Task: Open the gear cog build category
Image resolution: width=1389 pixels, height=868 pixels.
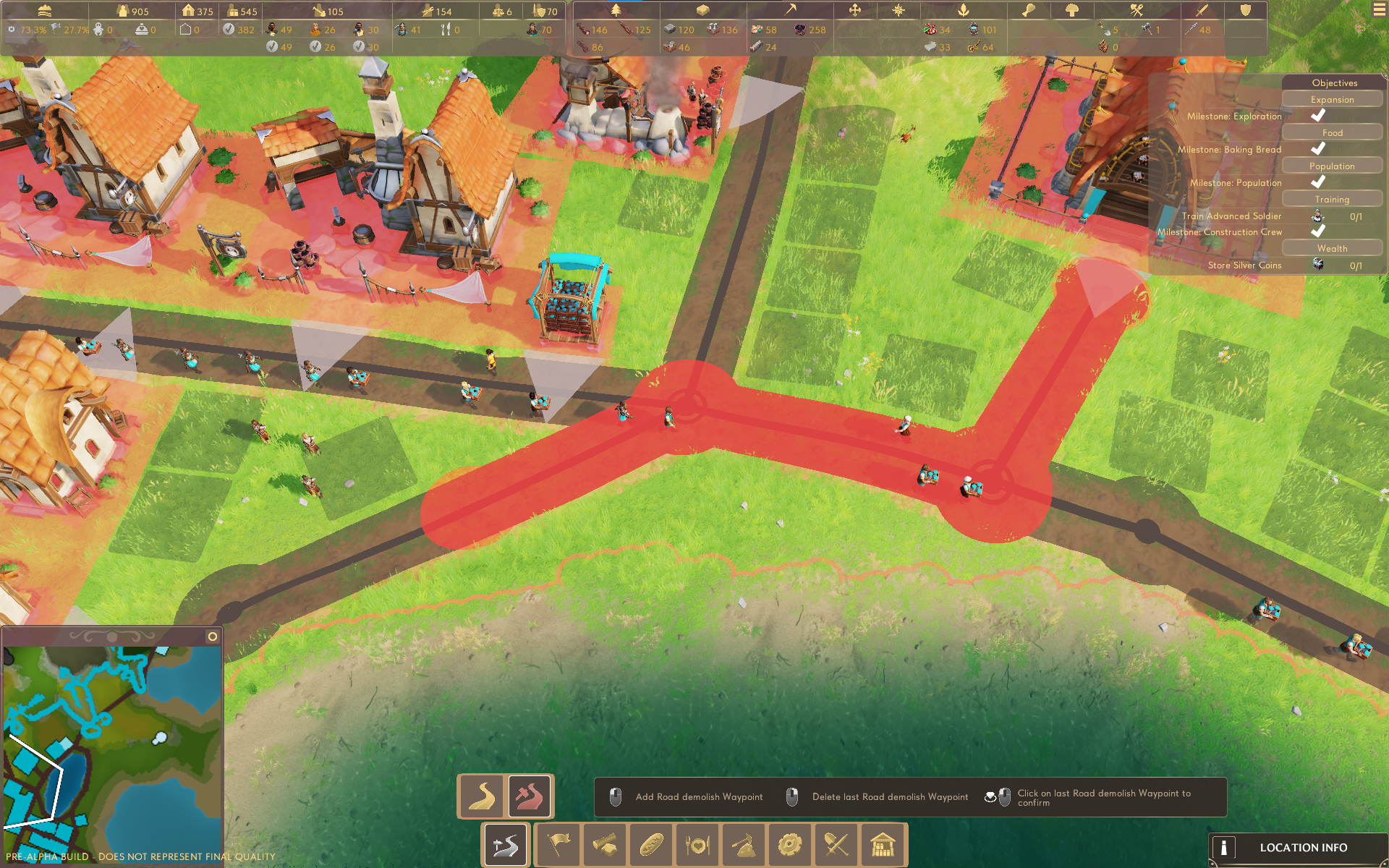Action: pos(790,844)
